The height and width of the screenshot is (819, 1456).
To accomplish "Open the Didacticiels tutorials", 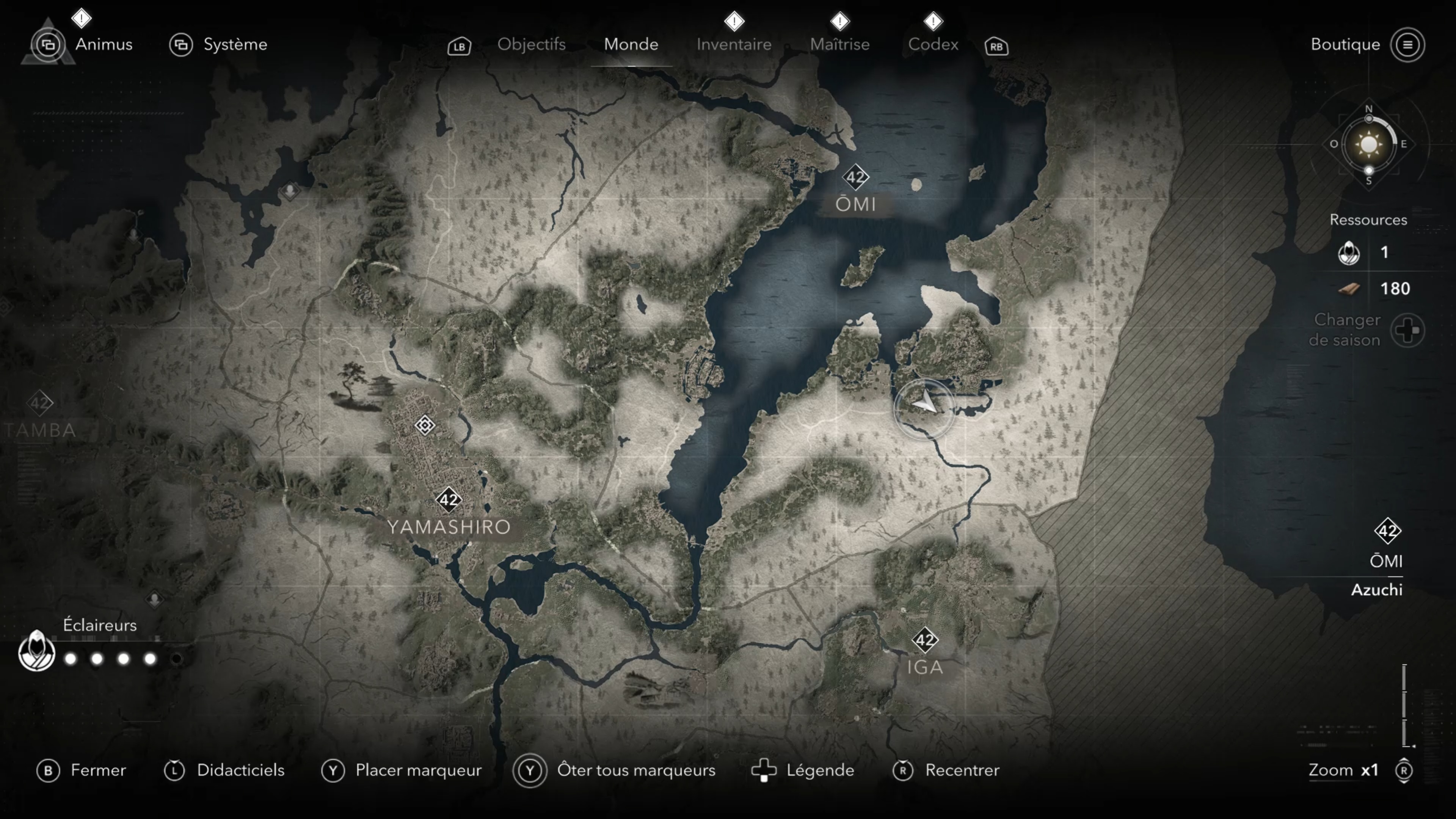I will 240,770.
